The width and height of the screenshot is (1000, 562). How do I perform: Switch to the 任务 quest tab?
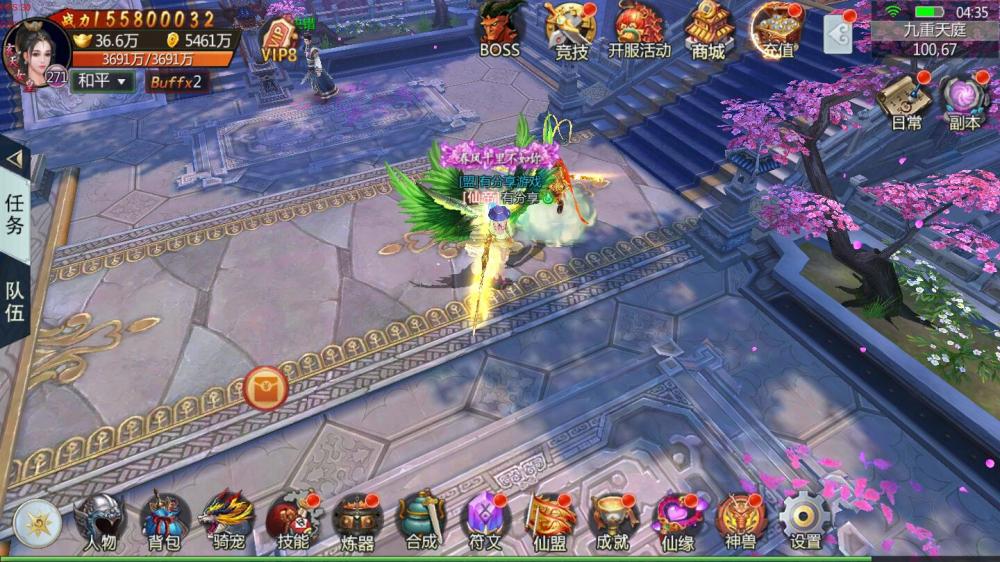click(15, 212)
